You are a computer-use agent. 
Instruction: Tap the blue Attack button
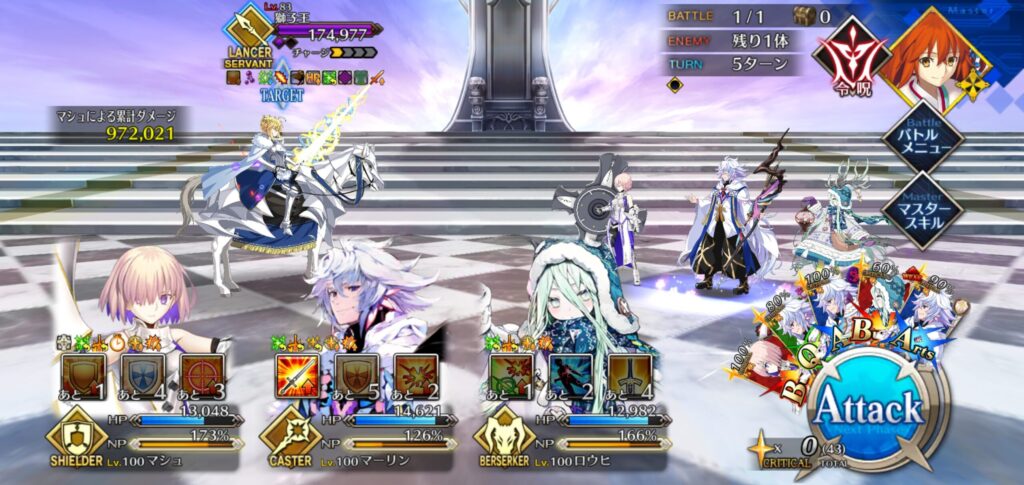click(x=867, y=409)
